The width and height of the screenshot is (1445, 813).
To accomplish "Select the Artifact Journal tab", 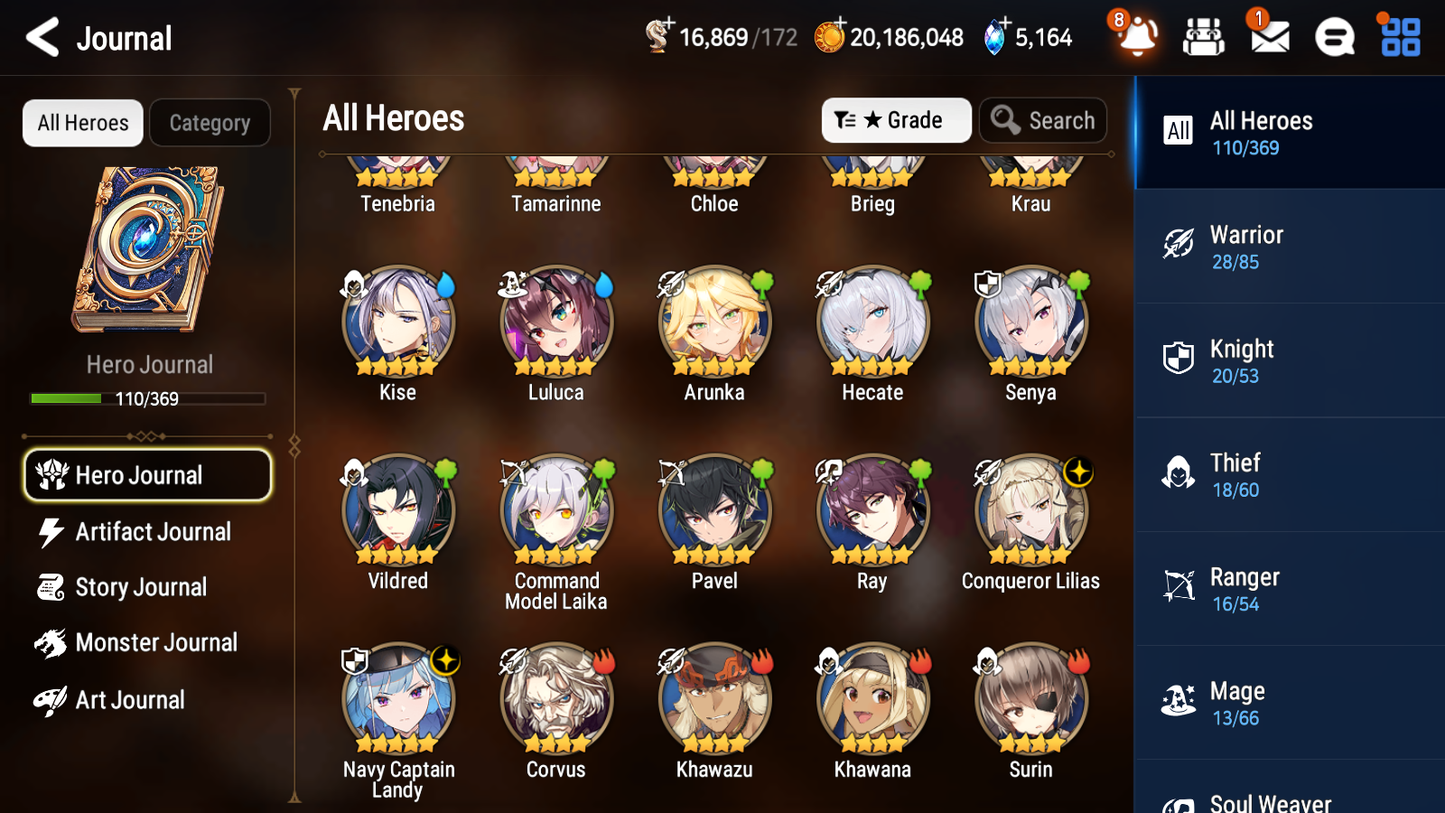I will click(x=152, y=532).
